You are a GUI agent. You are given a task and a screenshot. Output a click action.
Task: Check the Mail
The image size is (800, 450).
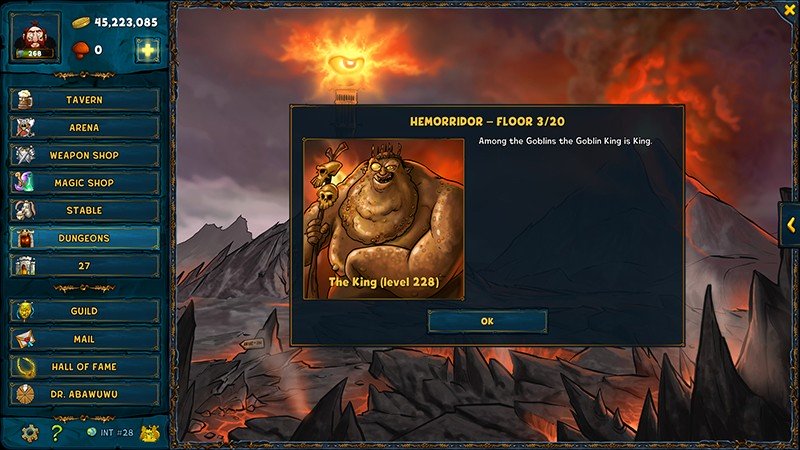84,339
